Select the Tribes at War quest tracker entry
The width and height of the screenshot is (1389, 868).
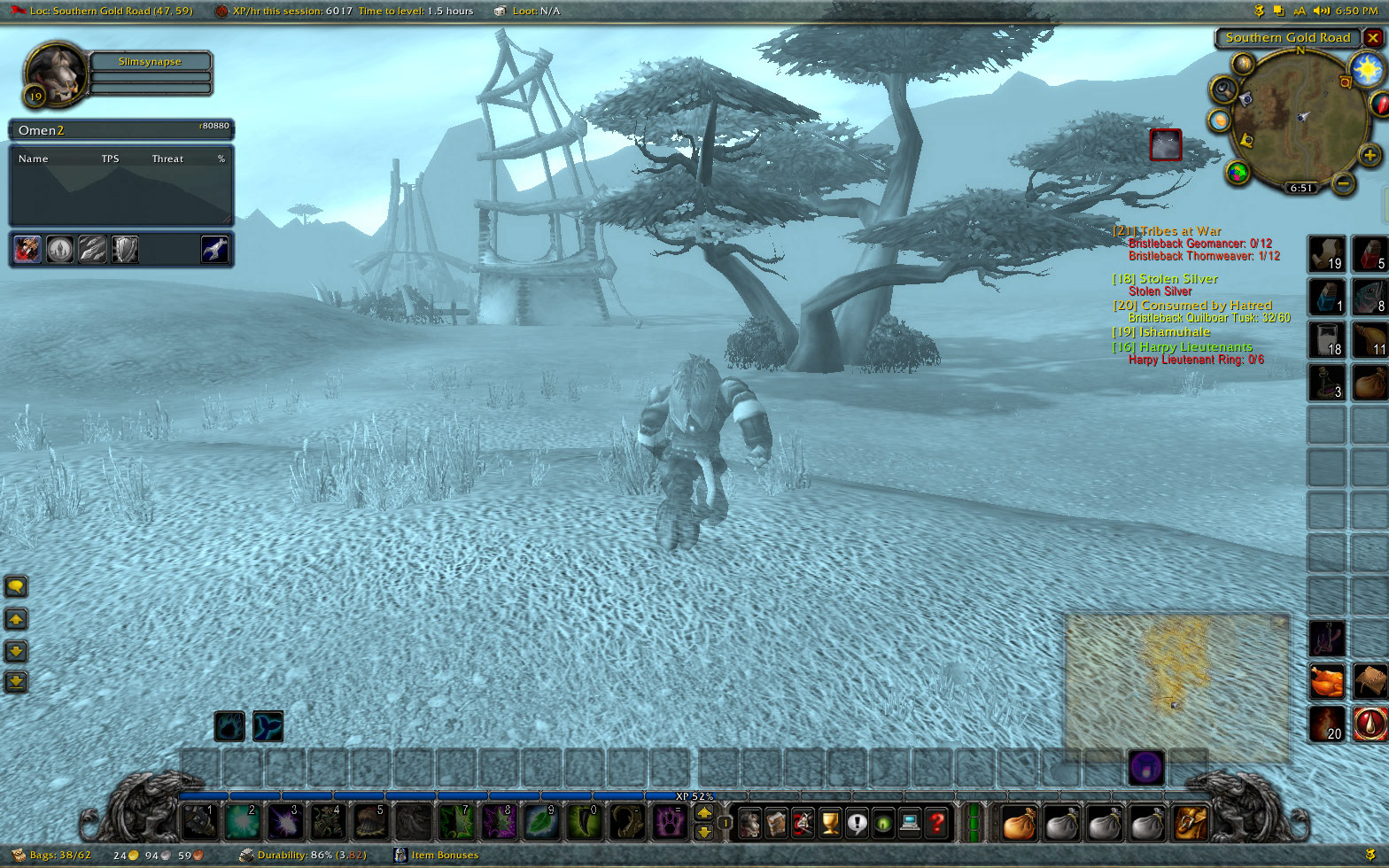1179,231
